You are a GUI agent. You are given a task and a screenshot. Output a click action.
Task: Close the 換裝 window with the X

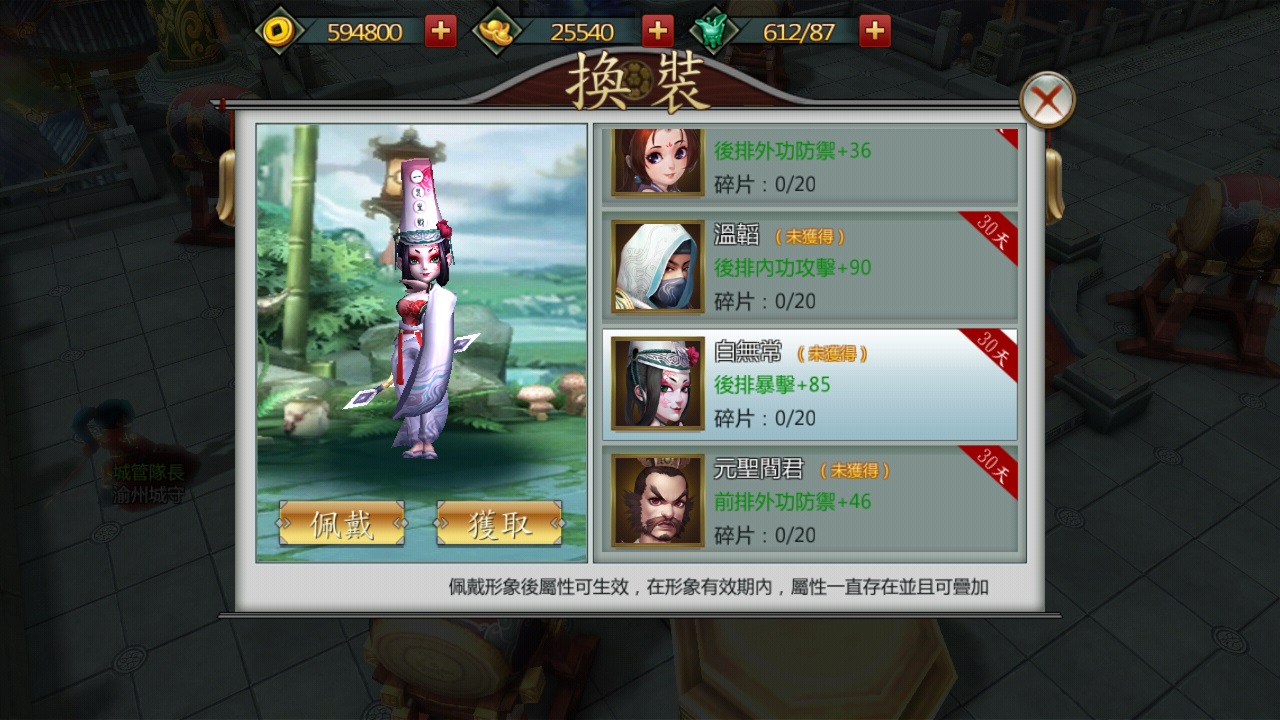[x=1049, y=100]
